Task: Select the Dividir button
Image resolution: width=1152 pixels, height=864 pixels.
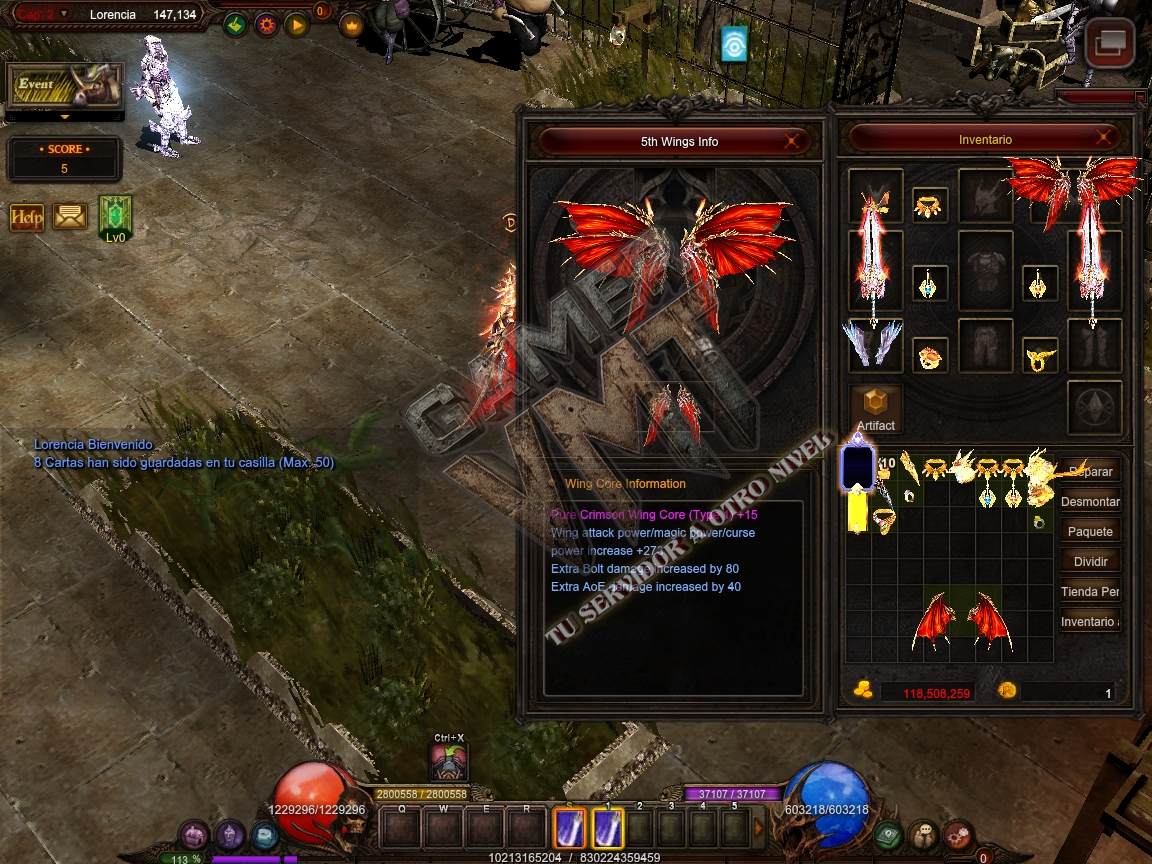Action: (x=1089, y=561)
